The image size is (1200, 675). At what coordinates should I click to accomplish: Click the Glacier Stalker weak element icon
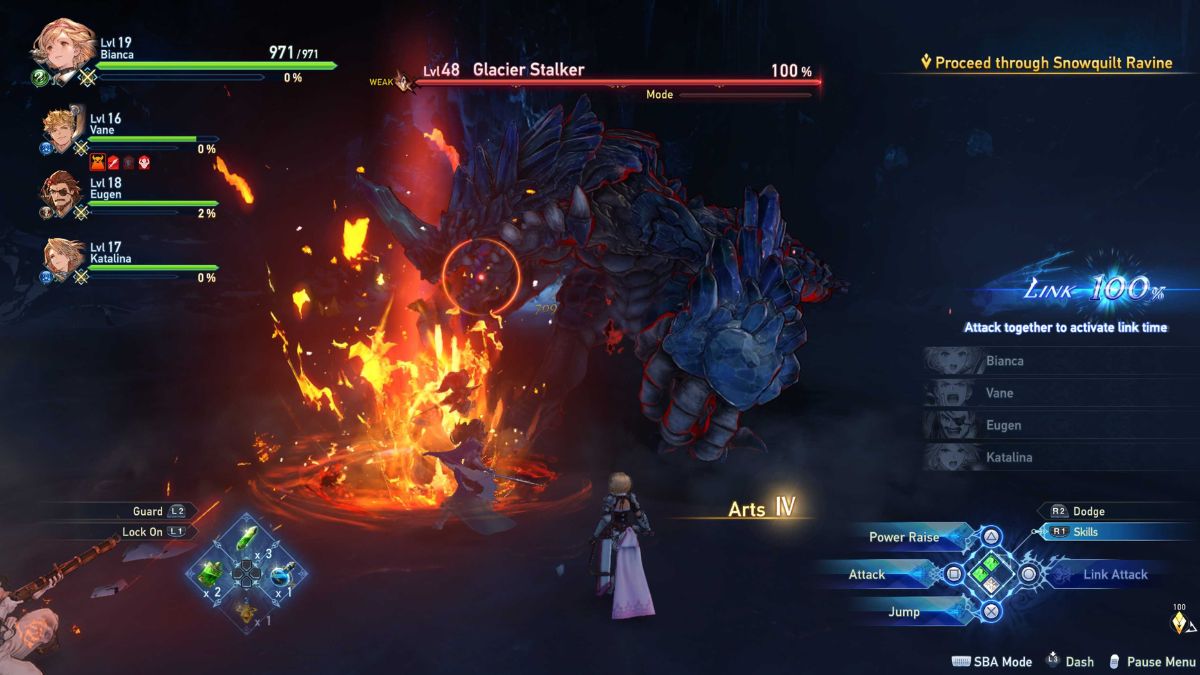(403, 80)
